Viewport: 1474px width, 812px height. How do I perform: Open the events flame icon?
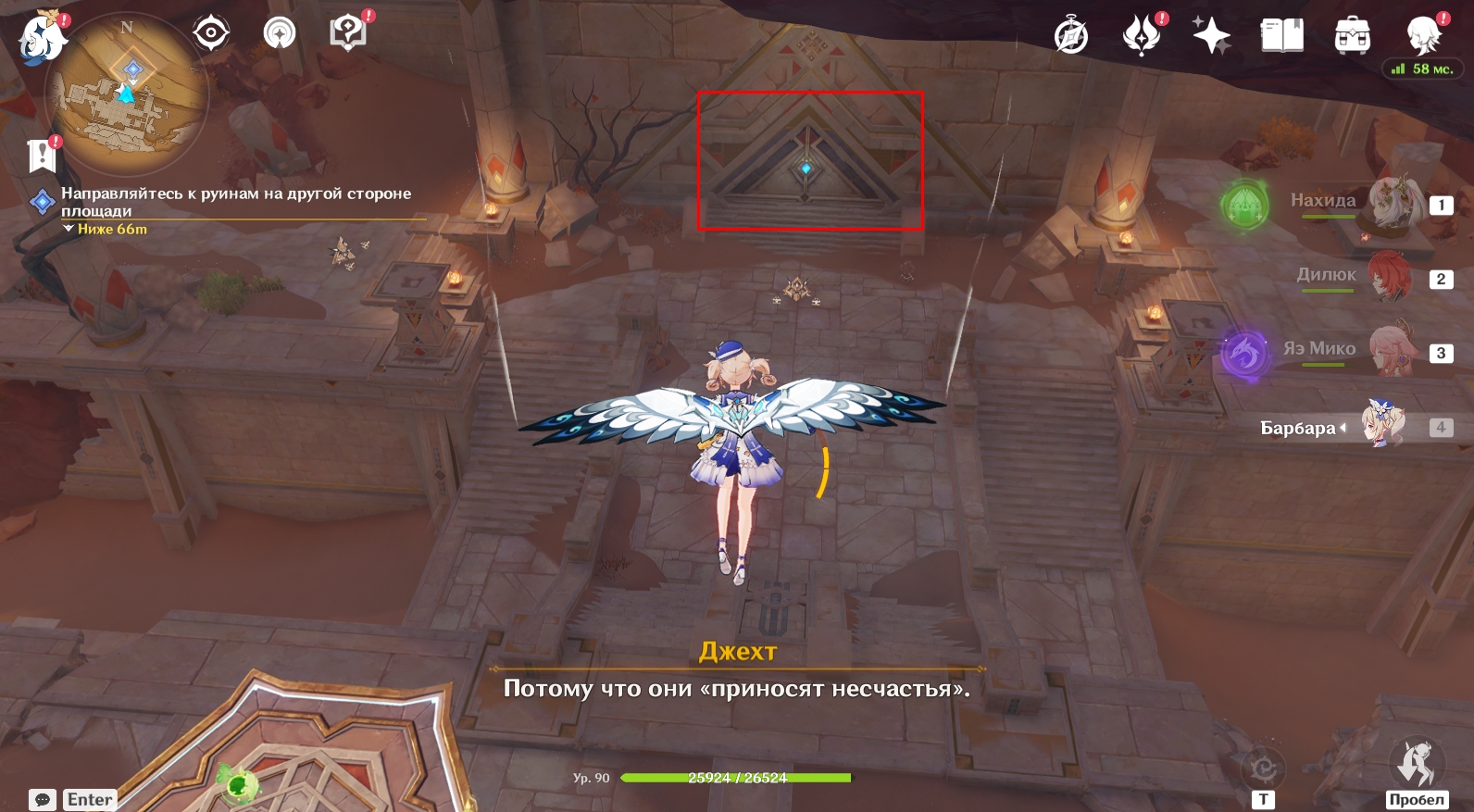click(1142, 36)
